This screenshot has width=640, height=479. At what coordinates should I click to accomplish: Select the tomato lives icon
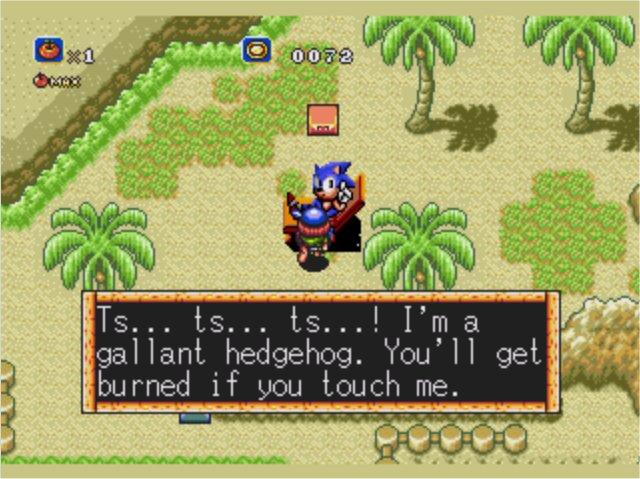(x=48, y=50)
